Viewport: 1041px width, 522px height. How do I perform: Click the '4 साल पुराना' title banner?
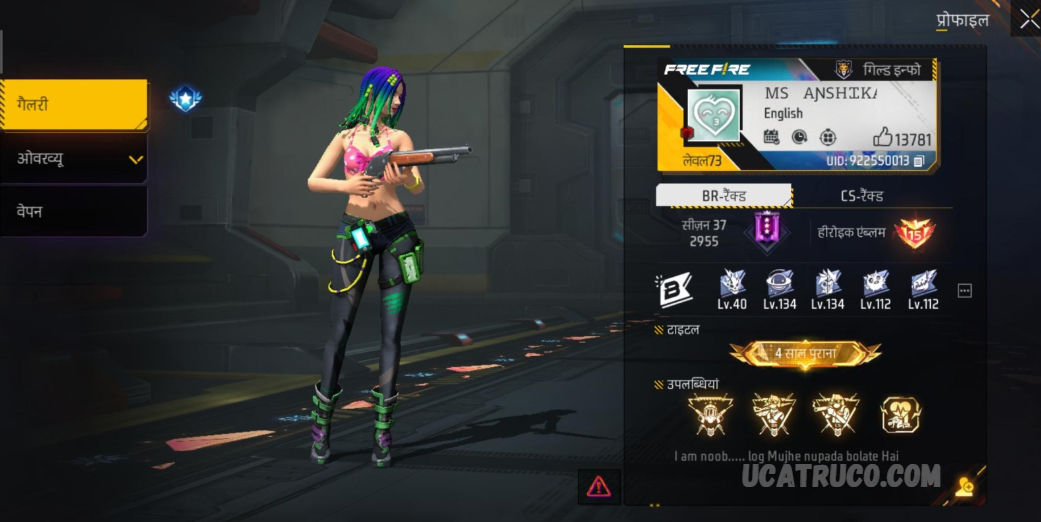tap(805, 353)
